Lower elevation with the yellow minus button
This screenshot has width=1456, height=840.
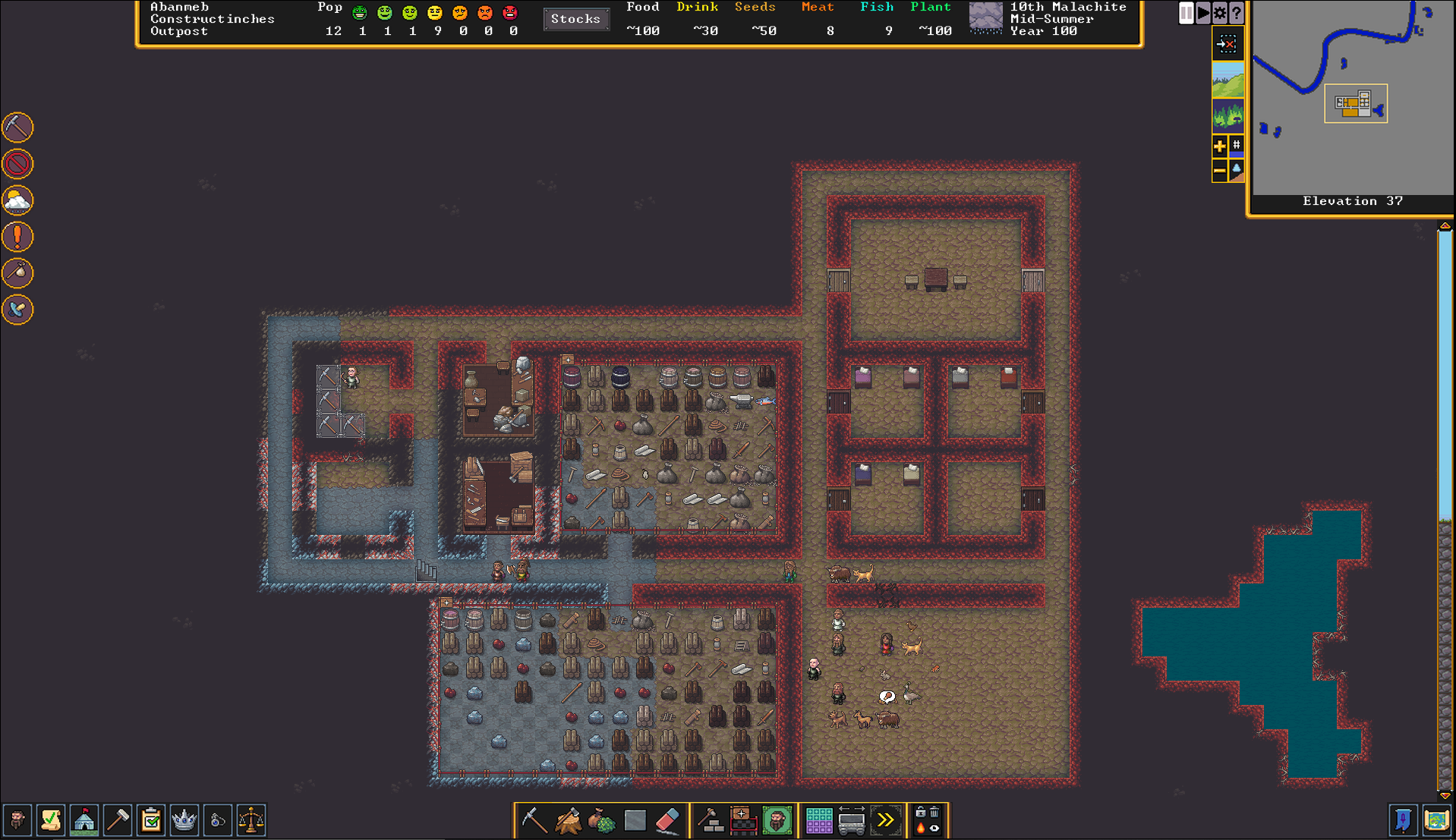pyautogui.click(x=1219, y=171)
